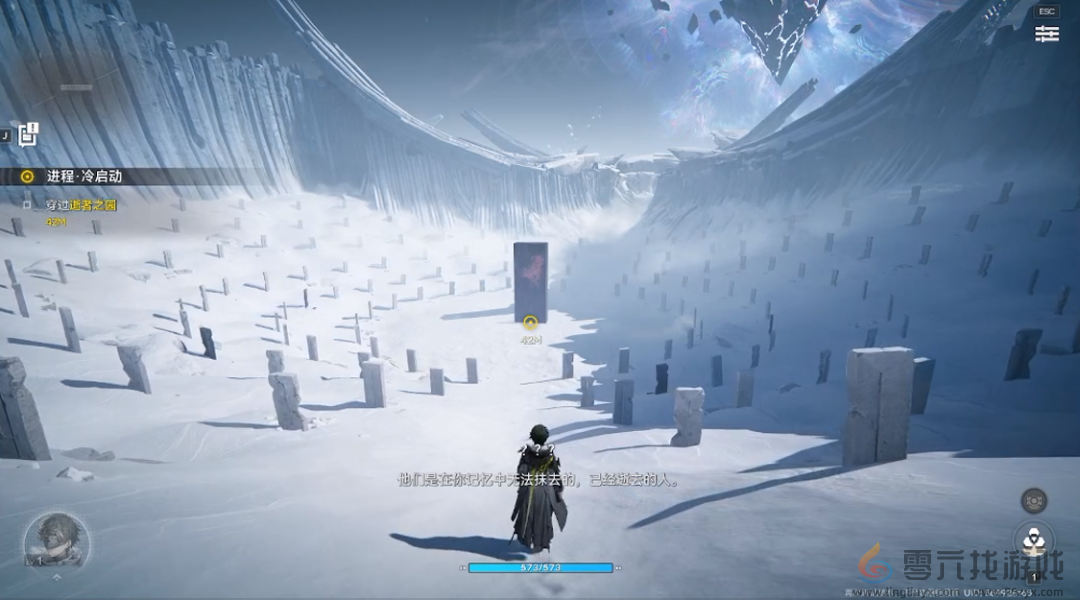Select the 进程·冷启动 quest tracker header
The height and width of the screenshot is (600, 1080).
coord(84,176)
